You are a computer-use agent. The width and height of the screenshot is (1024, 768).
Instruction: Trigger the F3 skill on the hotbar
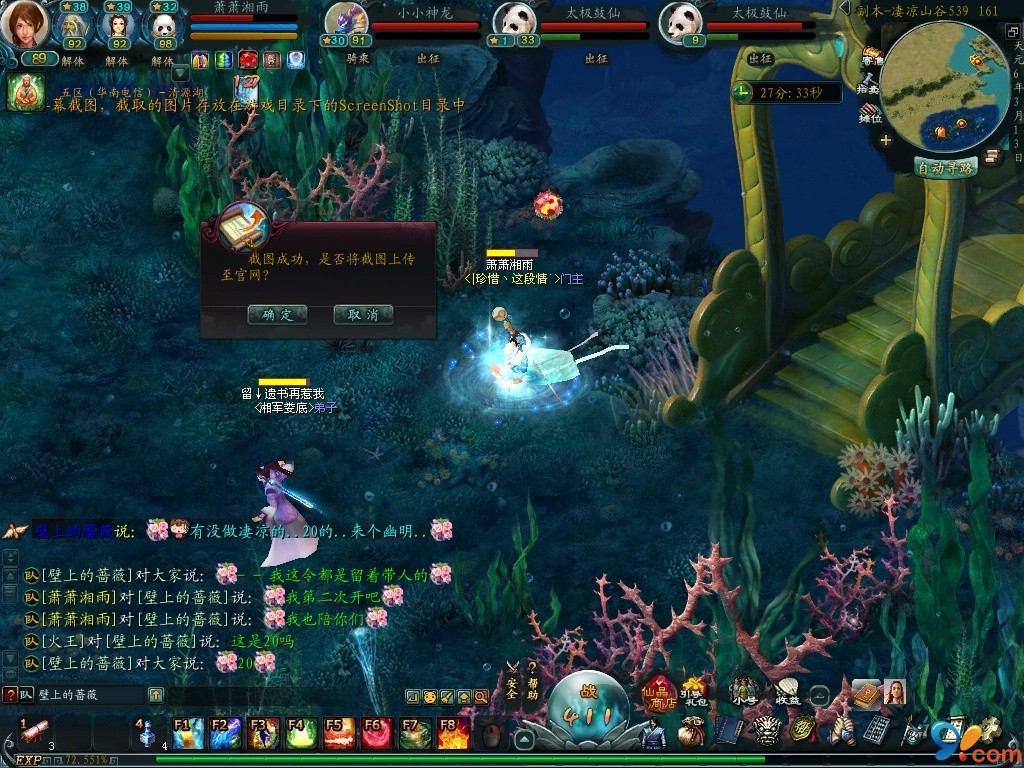tap(264, 733)
